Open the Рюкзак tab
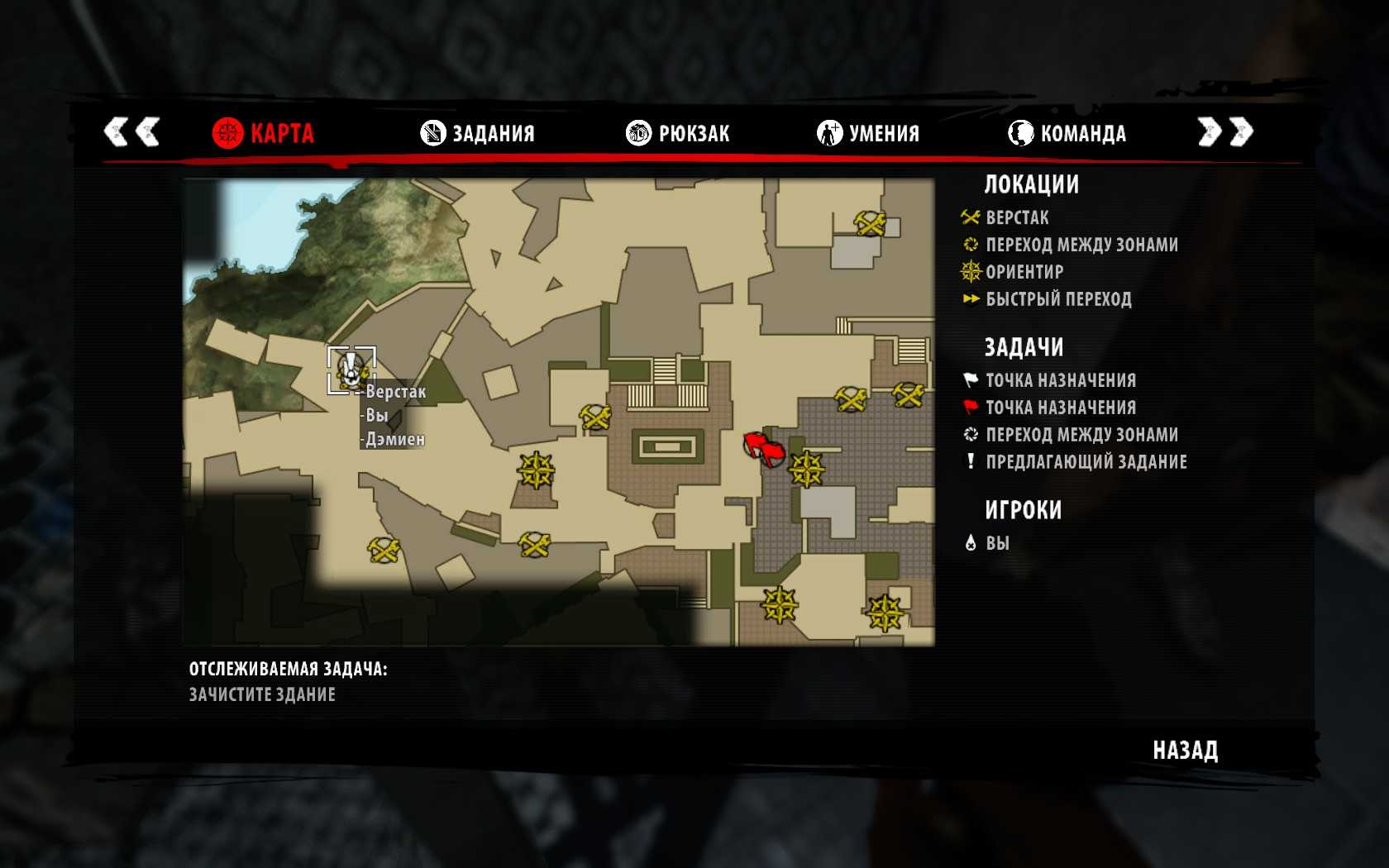 pos(678,133)
